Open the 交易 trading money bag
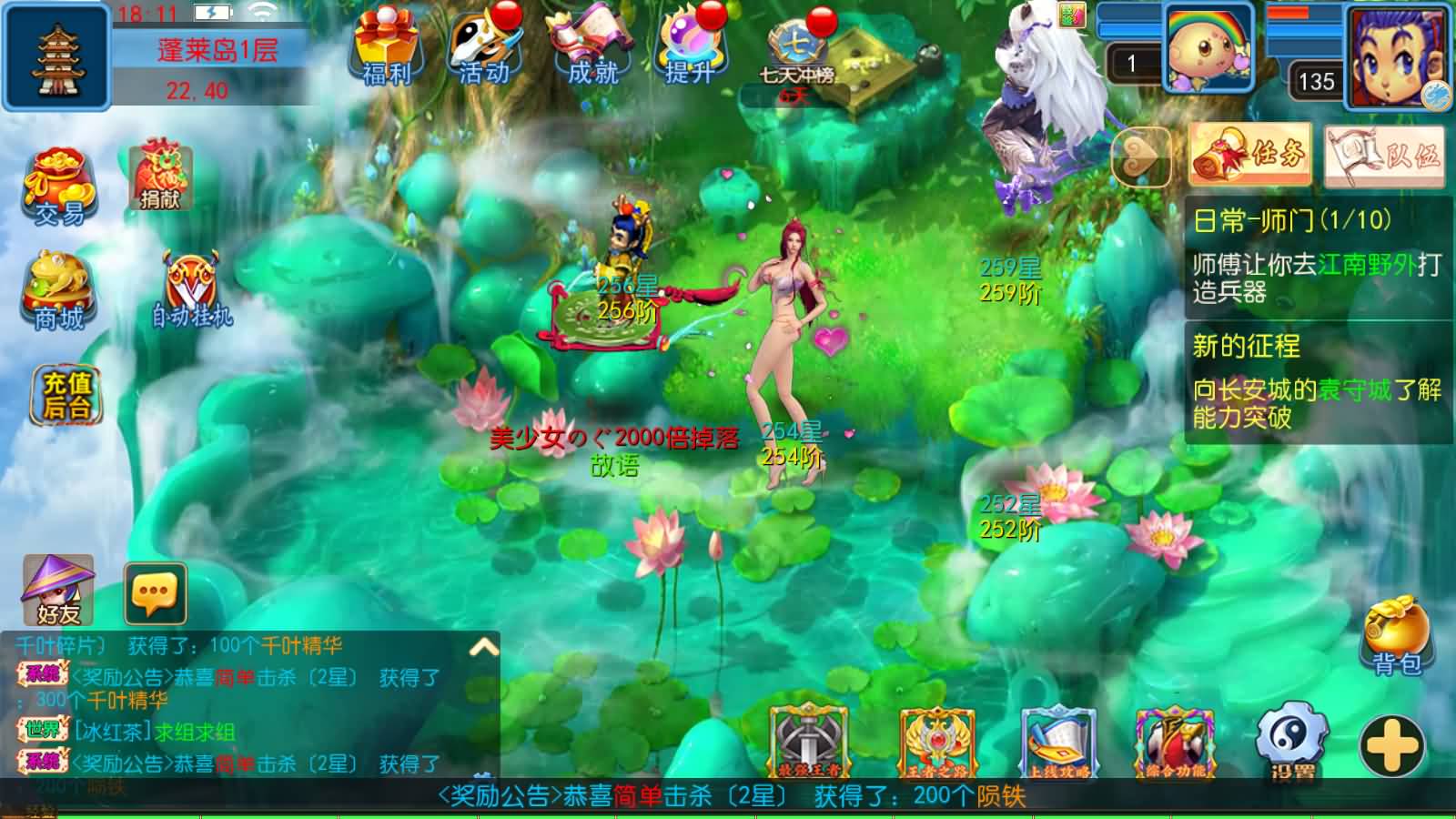1456x819 pixels. pyautogui.click(x=59, y=187)
